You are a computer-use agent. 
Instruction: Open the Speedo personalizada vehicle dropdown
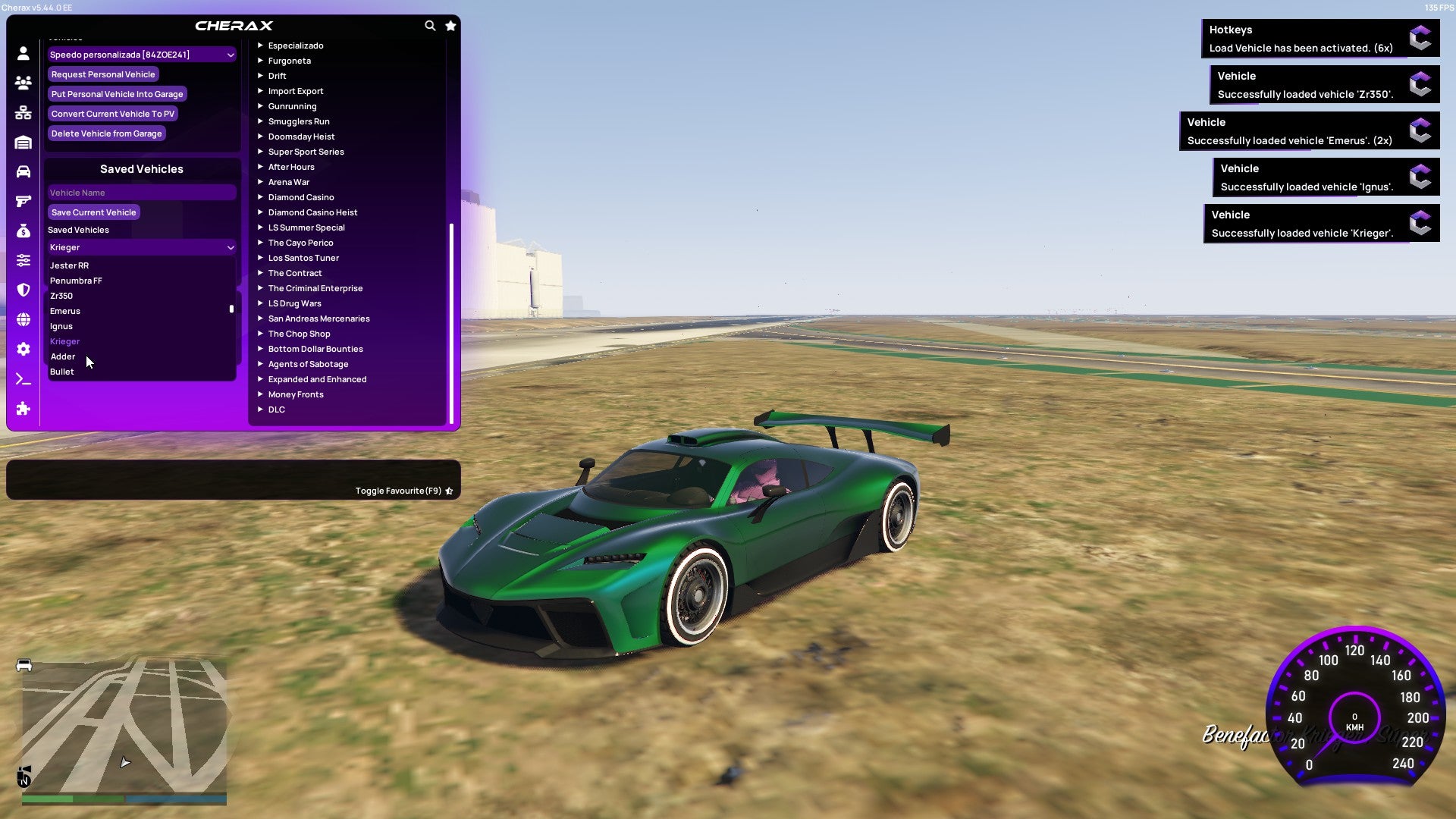pos(141,55)
